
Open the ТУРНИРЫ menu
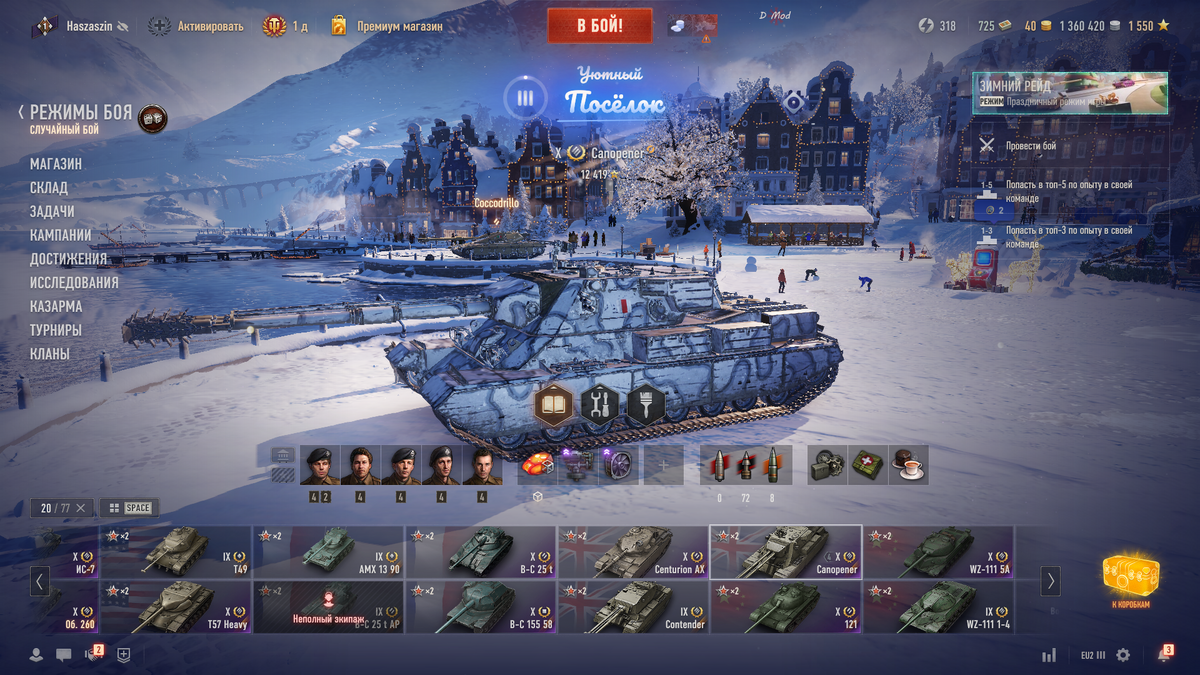[56, 330]
